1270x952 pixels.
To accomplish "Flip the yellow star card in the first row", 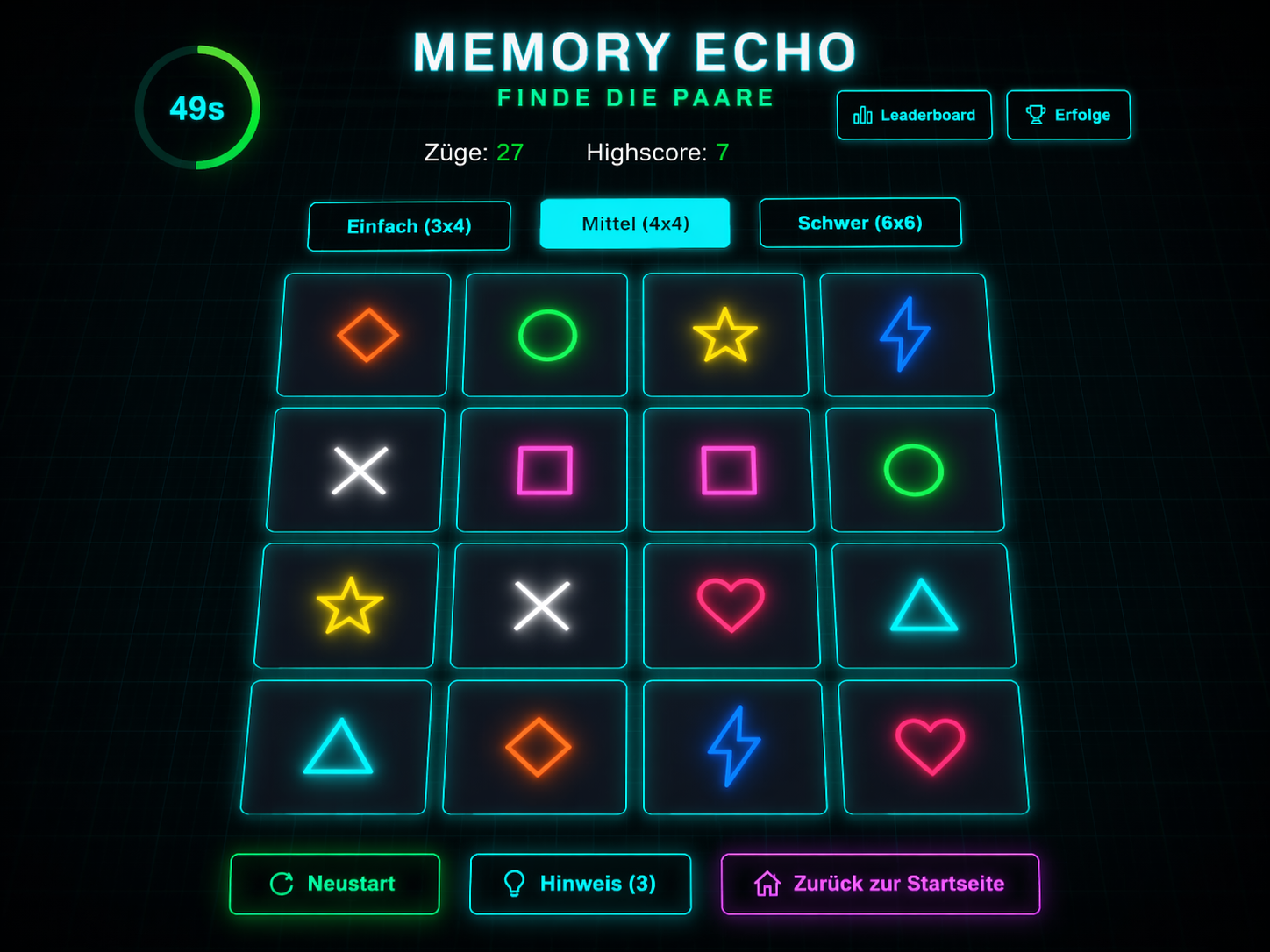I will coord(726,334).
